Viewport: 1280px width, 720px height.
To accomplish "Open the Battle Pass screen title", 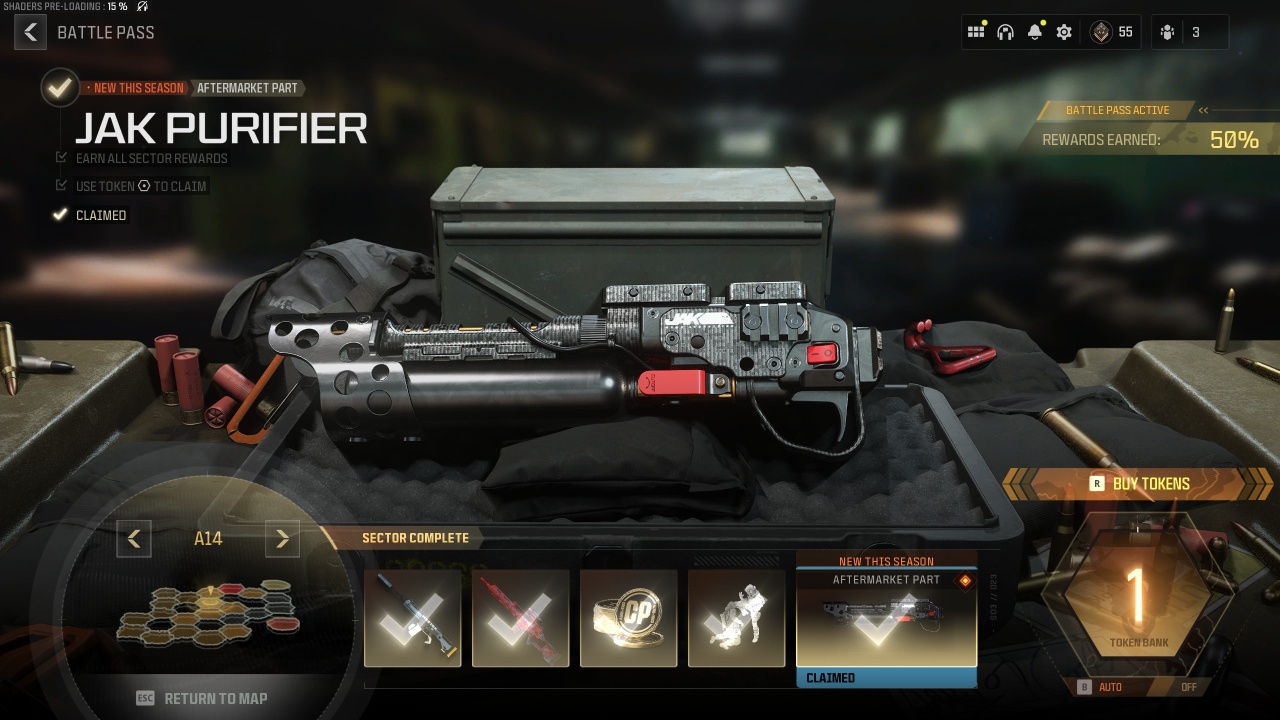I will pos(106,32).
